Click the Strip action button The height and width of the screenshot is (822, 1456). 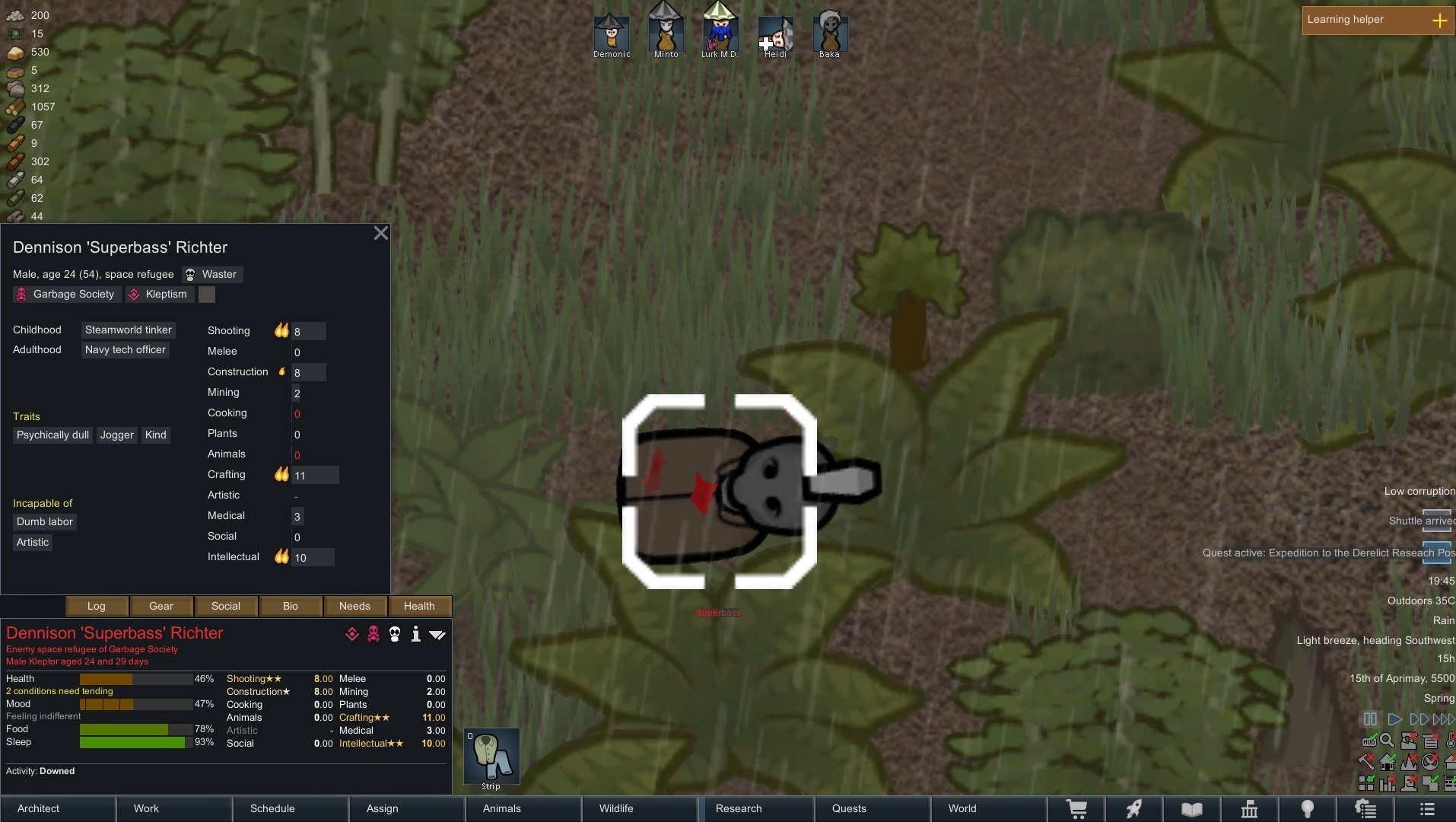[491, 757]
